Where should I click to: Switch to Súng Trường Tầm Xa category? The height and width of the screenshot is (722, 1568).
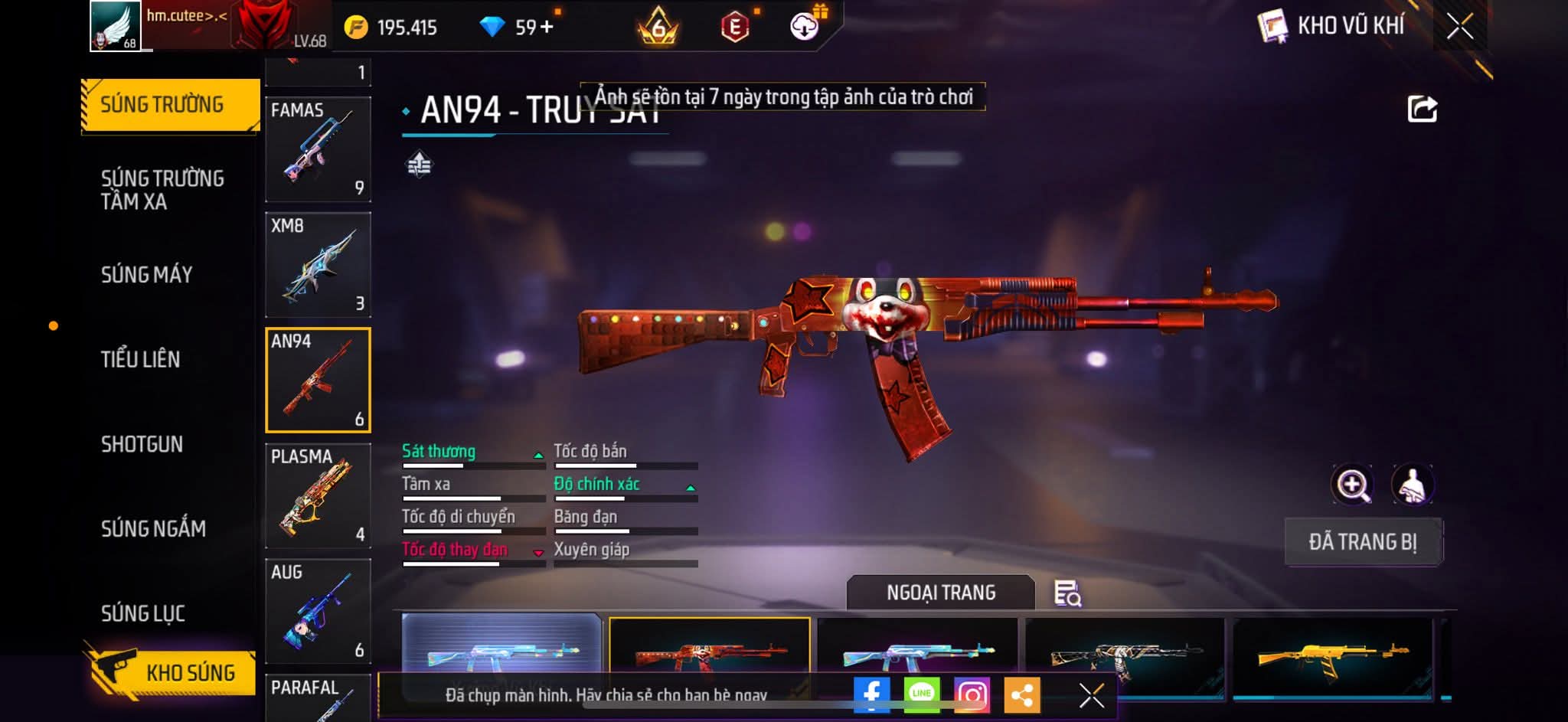tap(162, 190)
